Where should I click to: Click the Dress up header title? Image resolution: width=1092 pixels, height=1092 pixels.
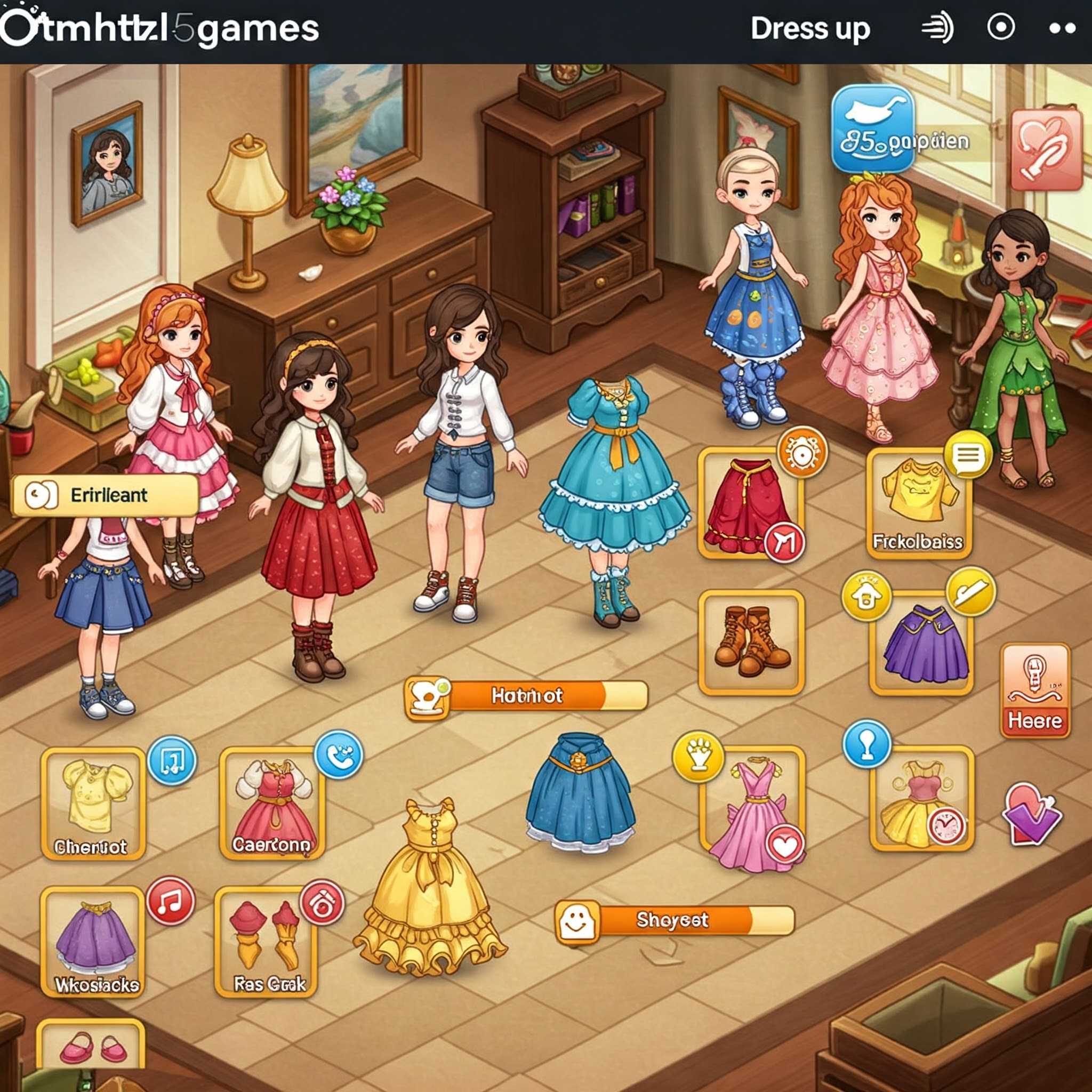(x=810, y=28)
